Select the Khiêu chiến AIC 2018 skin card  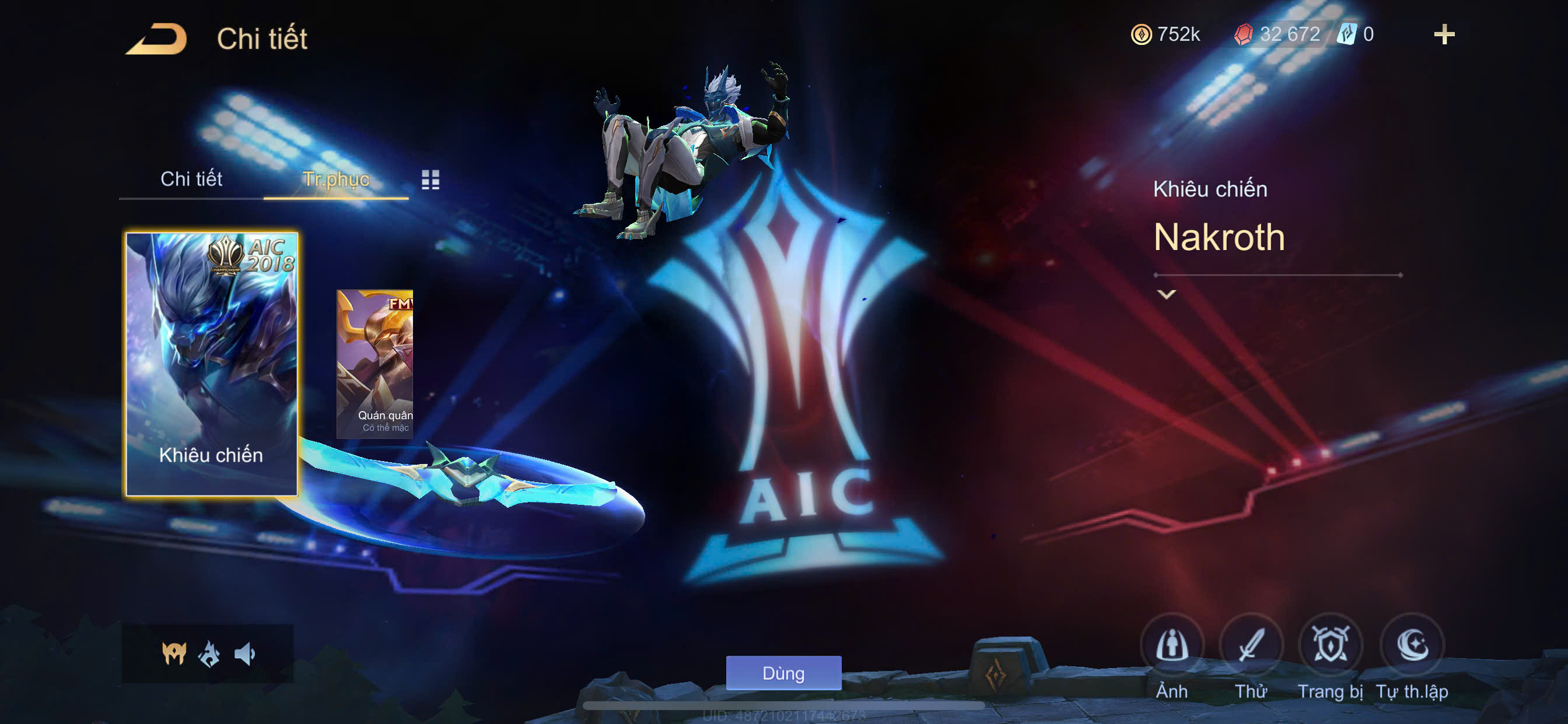pyautogui.click(x=211, y=364)
